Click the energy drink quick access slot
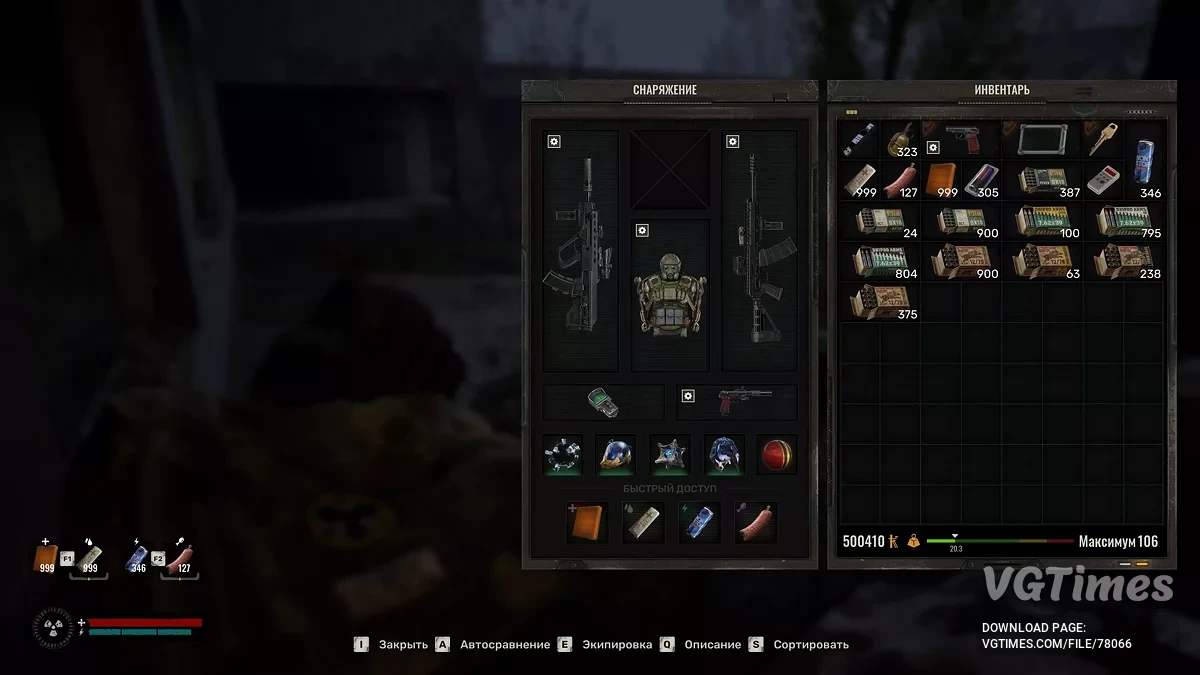 tap(699, 522)
